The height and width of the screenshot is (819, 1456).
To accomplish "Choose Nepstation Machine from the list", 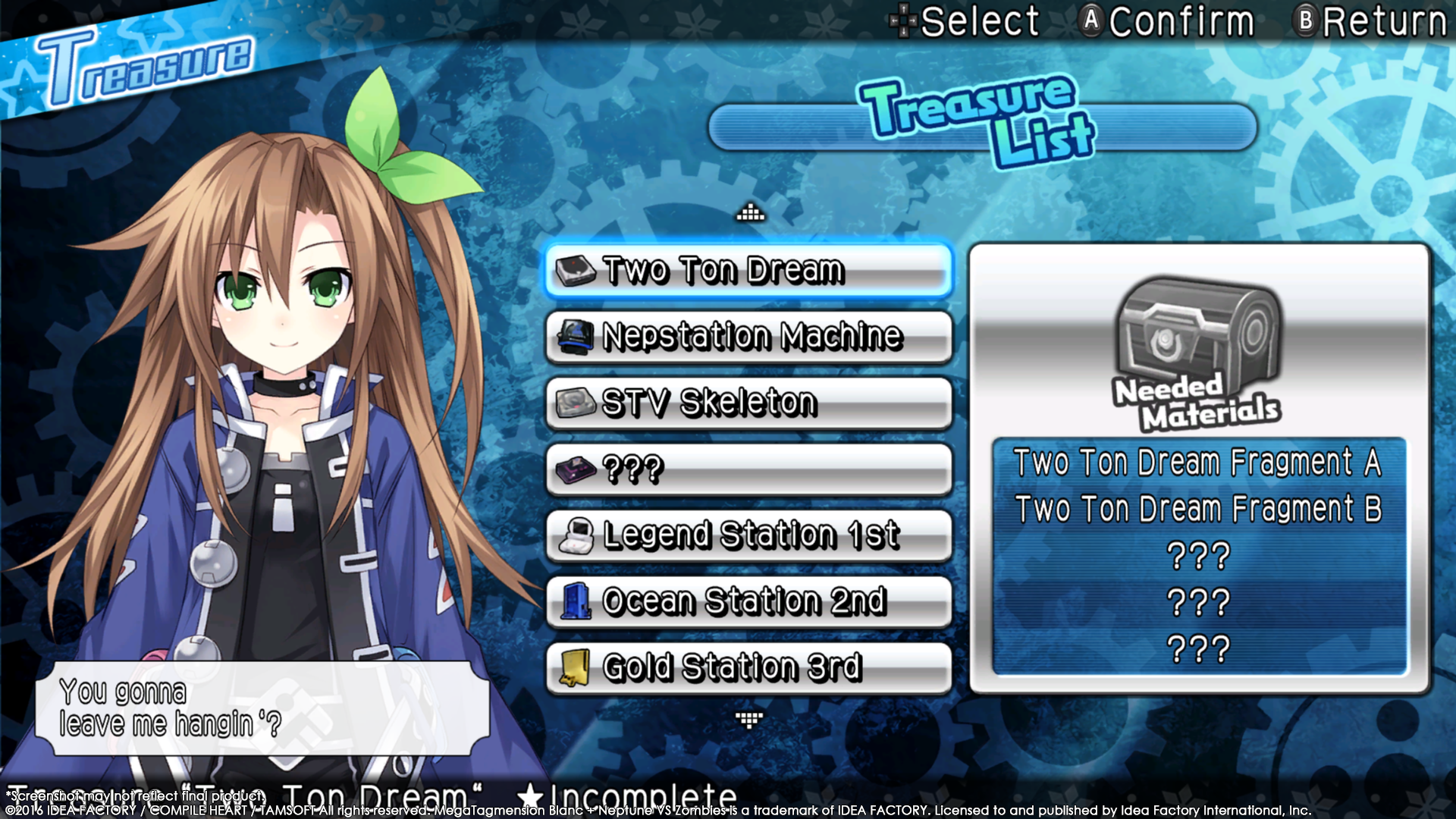I will click(748, 337).
